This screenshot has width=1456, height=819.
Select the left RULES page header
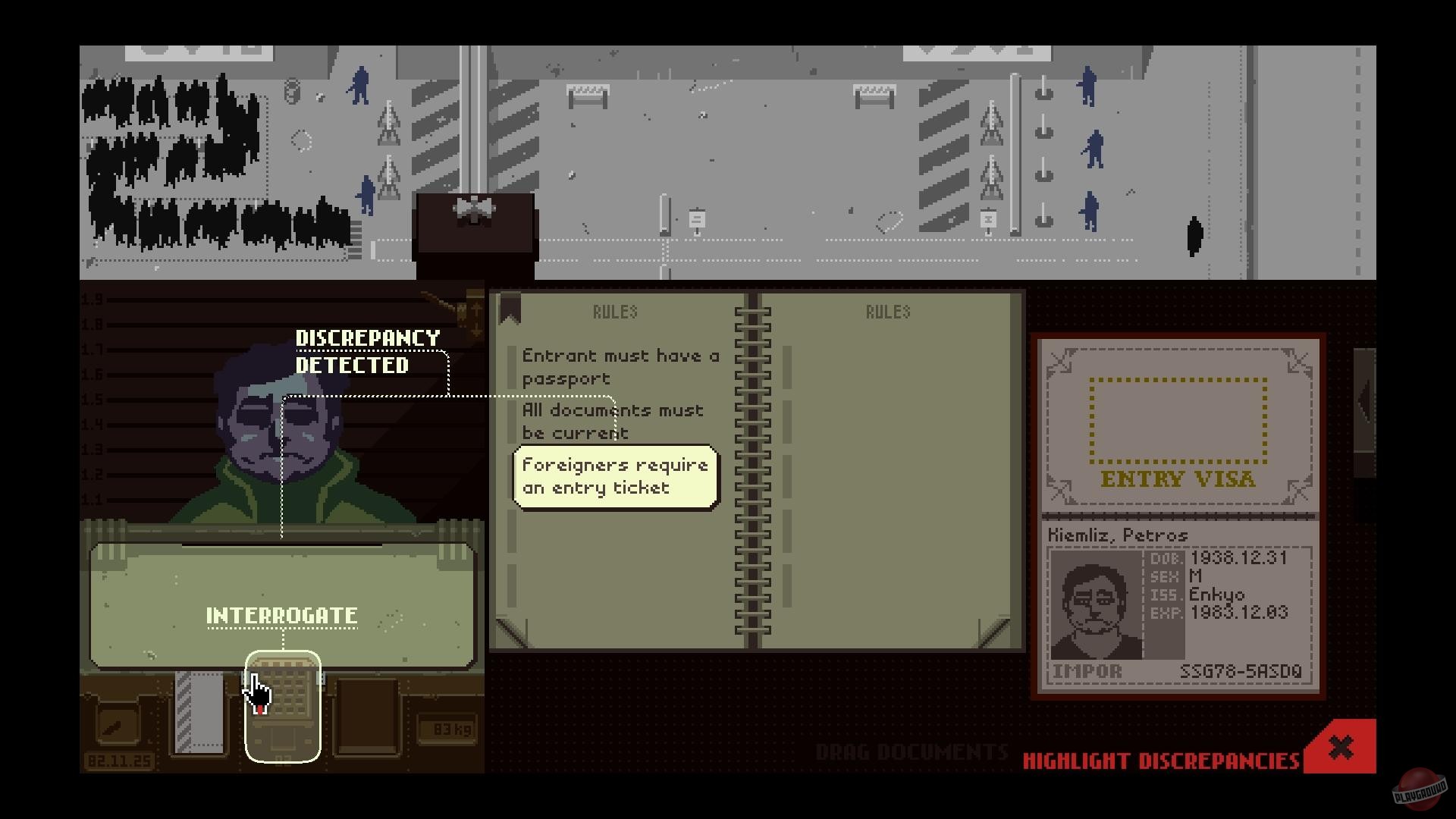[x=614, y=311]
